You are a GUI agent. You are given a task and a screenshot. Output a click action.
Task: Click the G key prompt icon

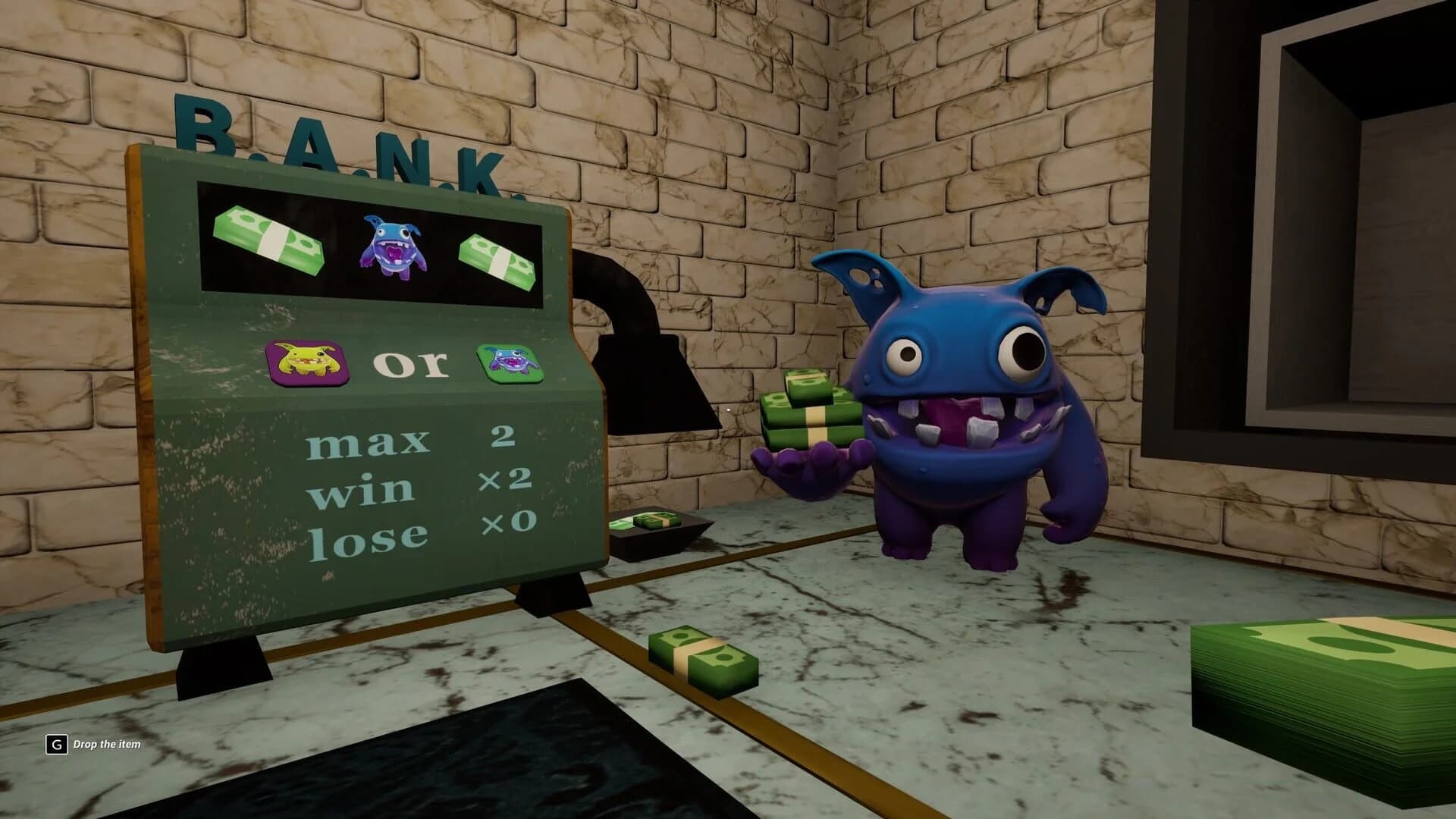click(x=55, y=745)
